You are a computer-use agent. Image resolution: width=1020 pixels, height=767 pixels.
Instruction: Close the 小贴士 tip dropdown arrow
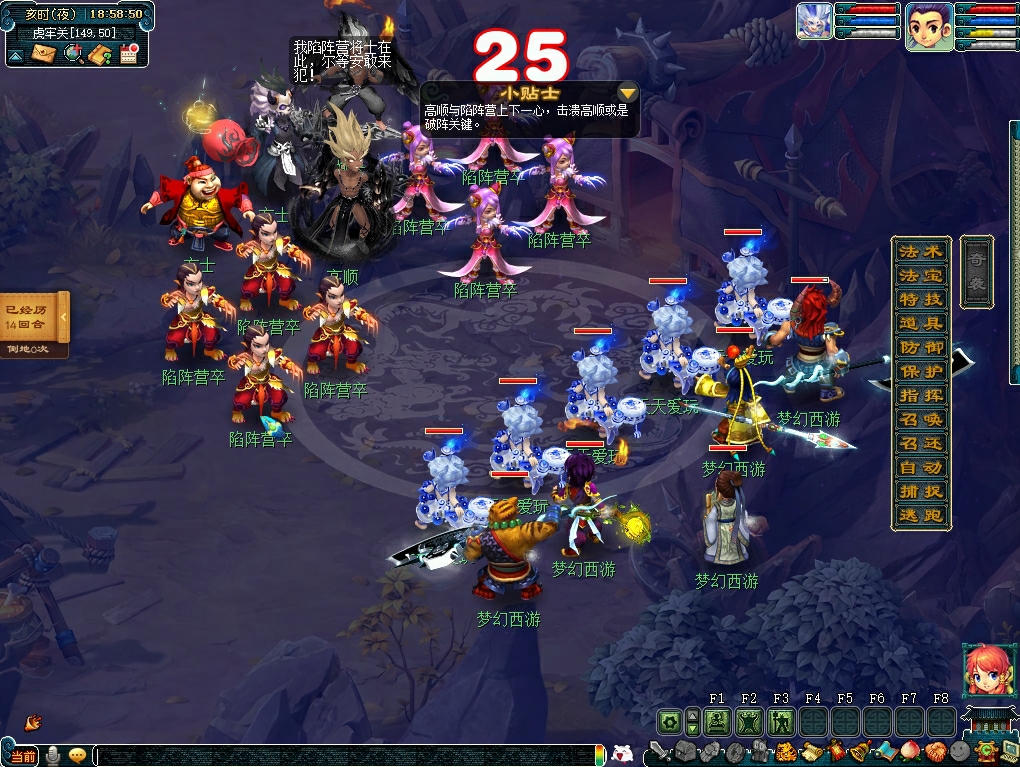tap(627, 91)
